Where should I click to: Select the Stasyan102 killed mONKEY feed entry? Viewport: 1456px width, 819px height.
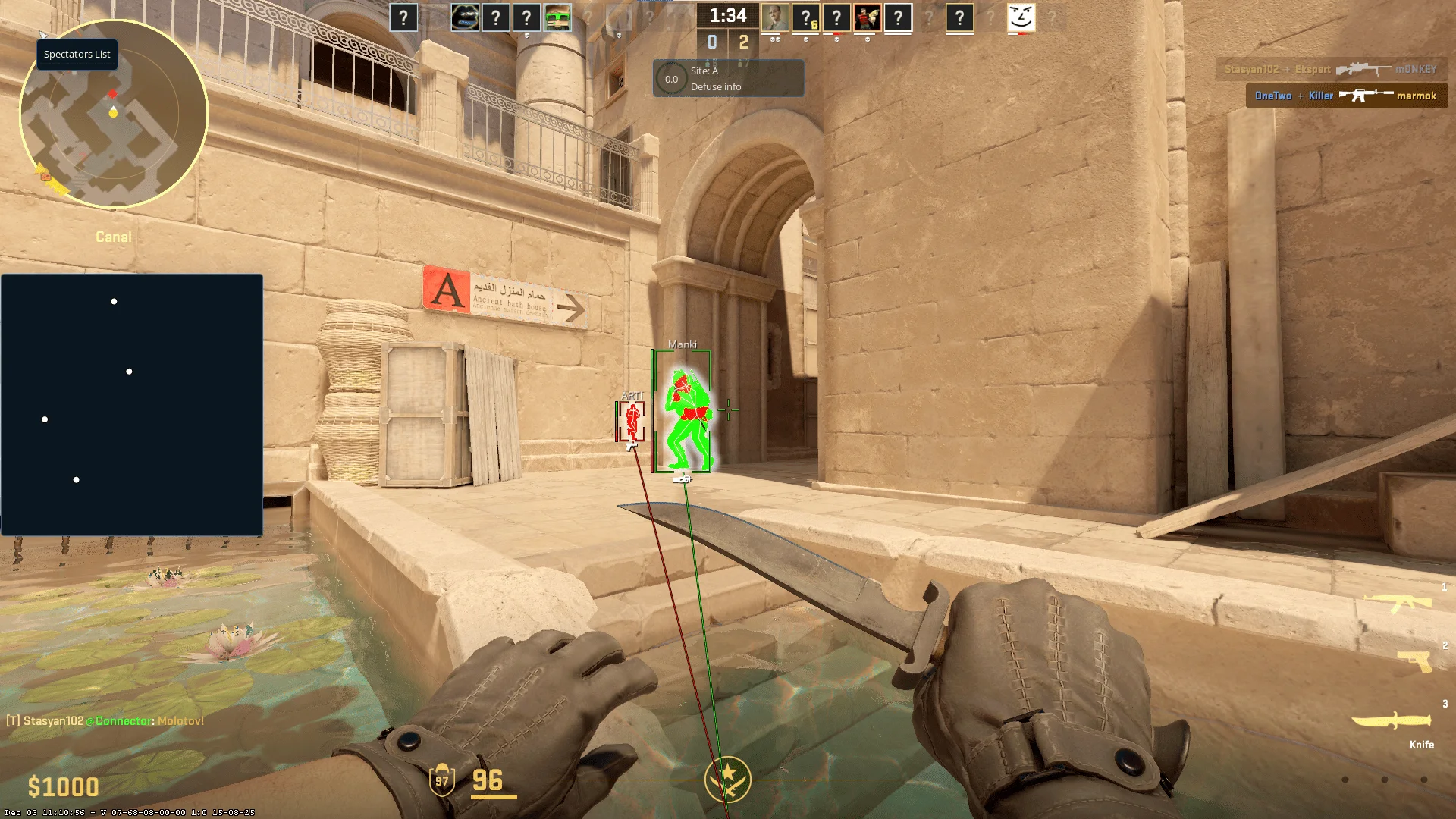(x=1331, y=69)
